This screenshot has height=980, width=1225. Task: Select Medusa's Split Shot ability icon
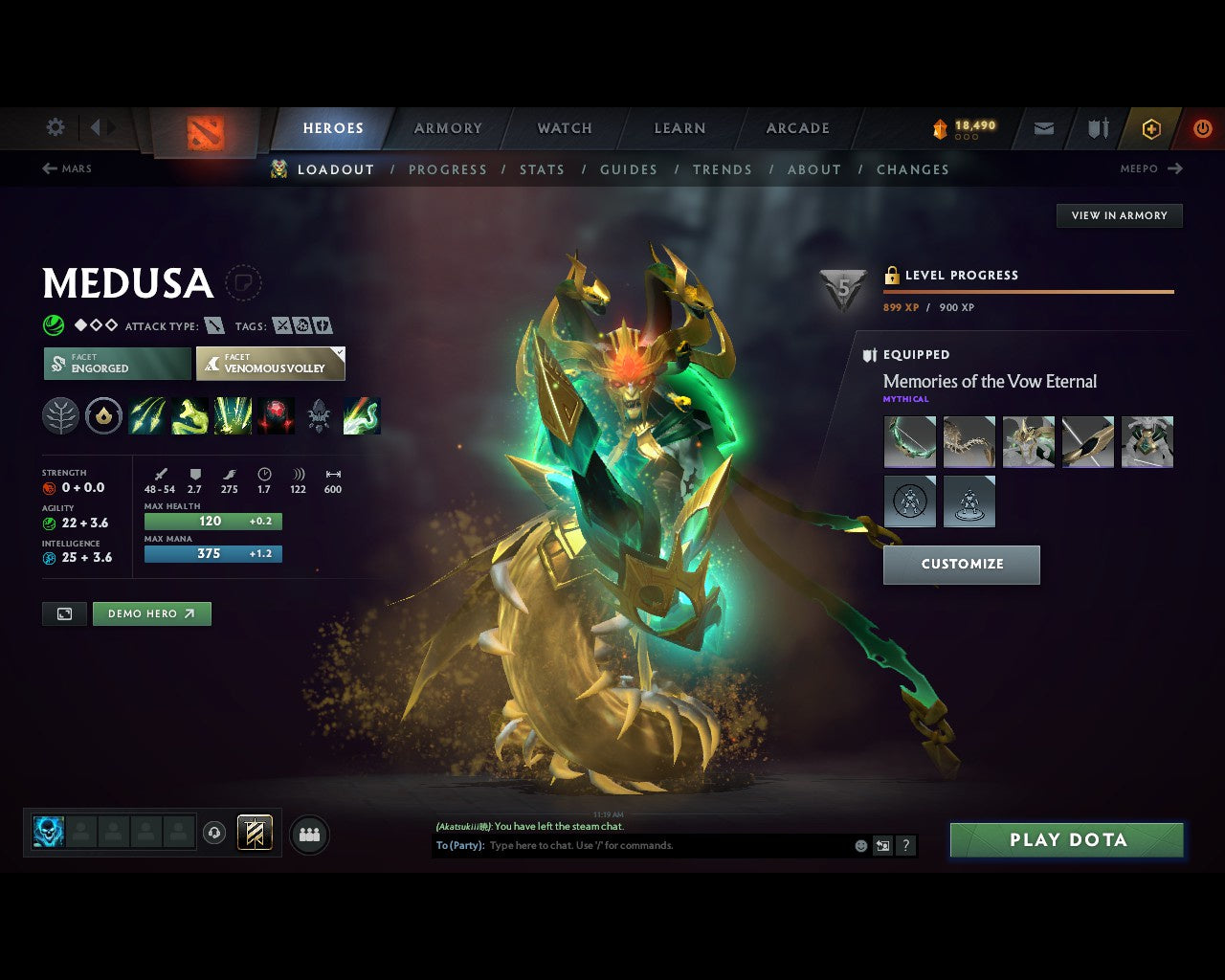[x=148, y=415]
